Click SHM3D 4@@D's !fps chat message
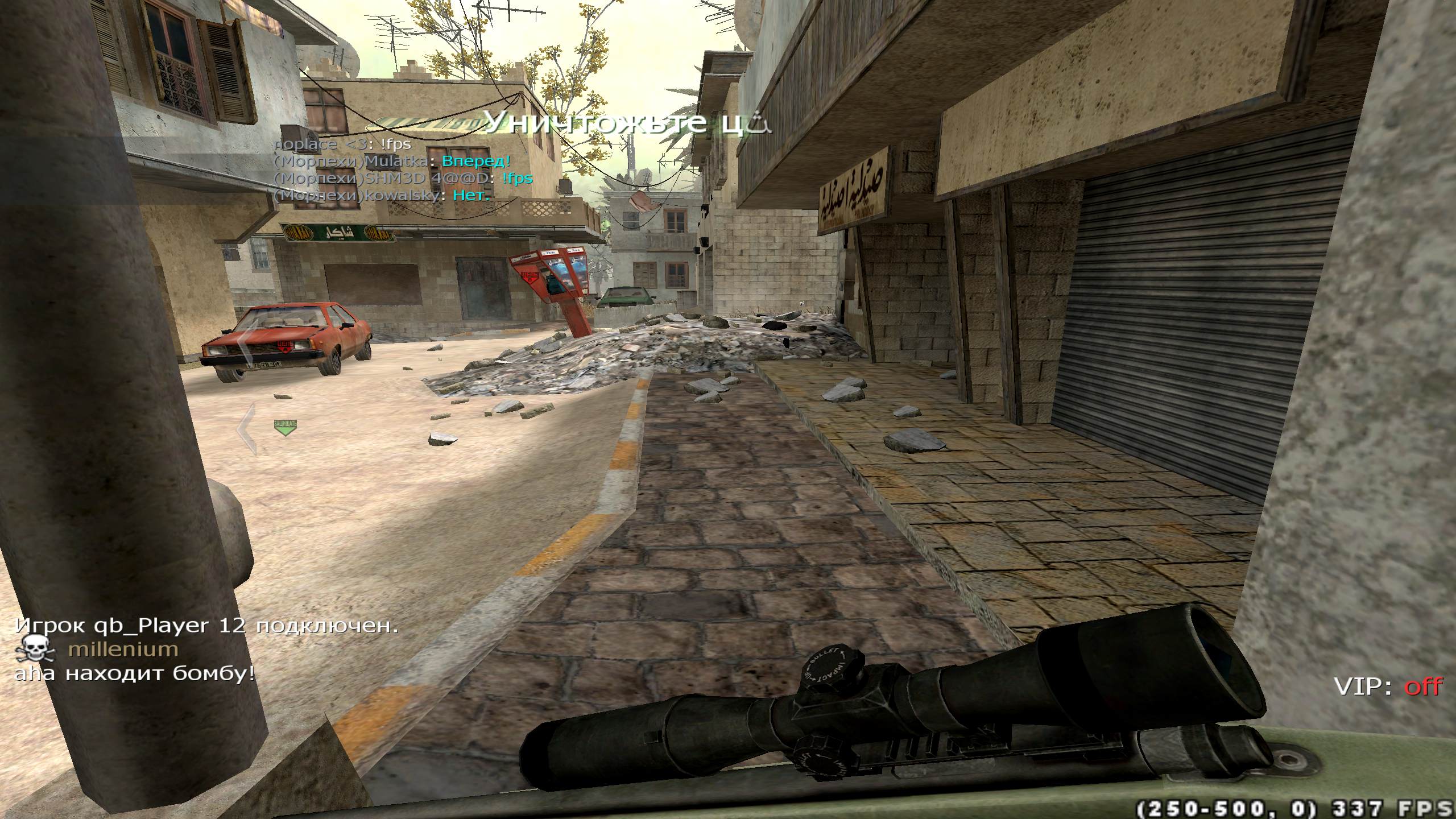Screen dimensions: 1456x819 click(x=517, y=179)
